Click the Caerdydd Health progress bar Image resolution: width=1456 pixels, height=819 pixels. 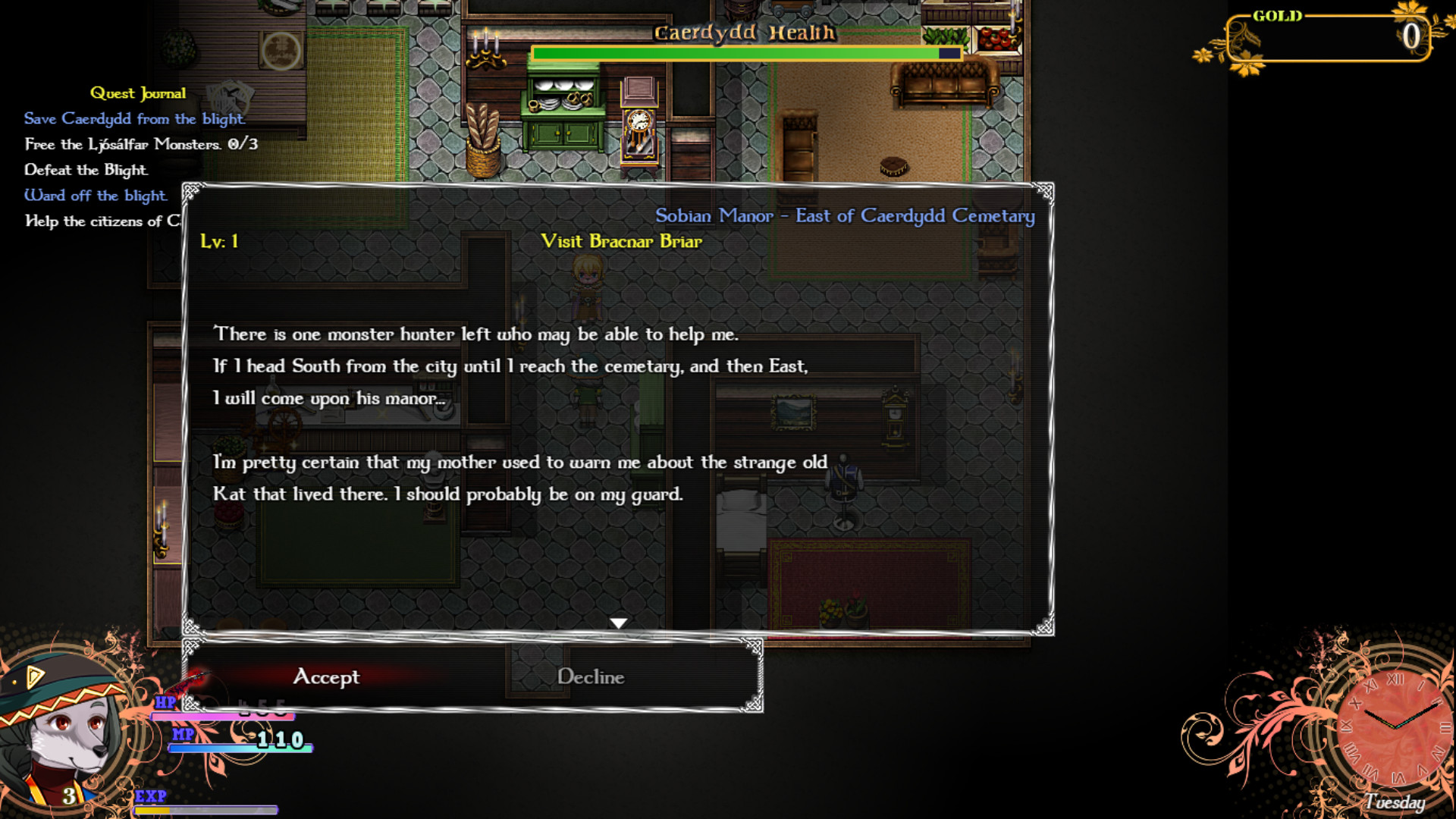click(747, 53)
